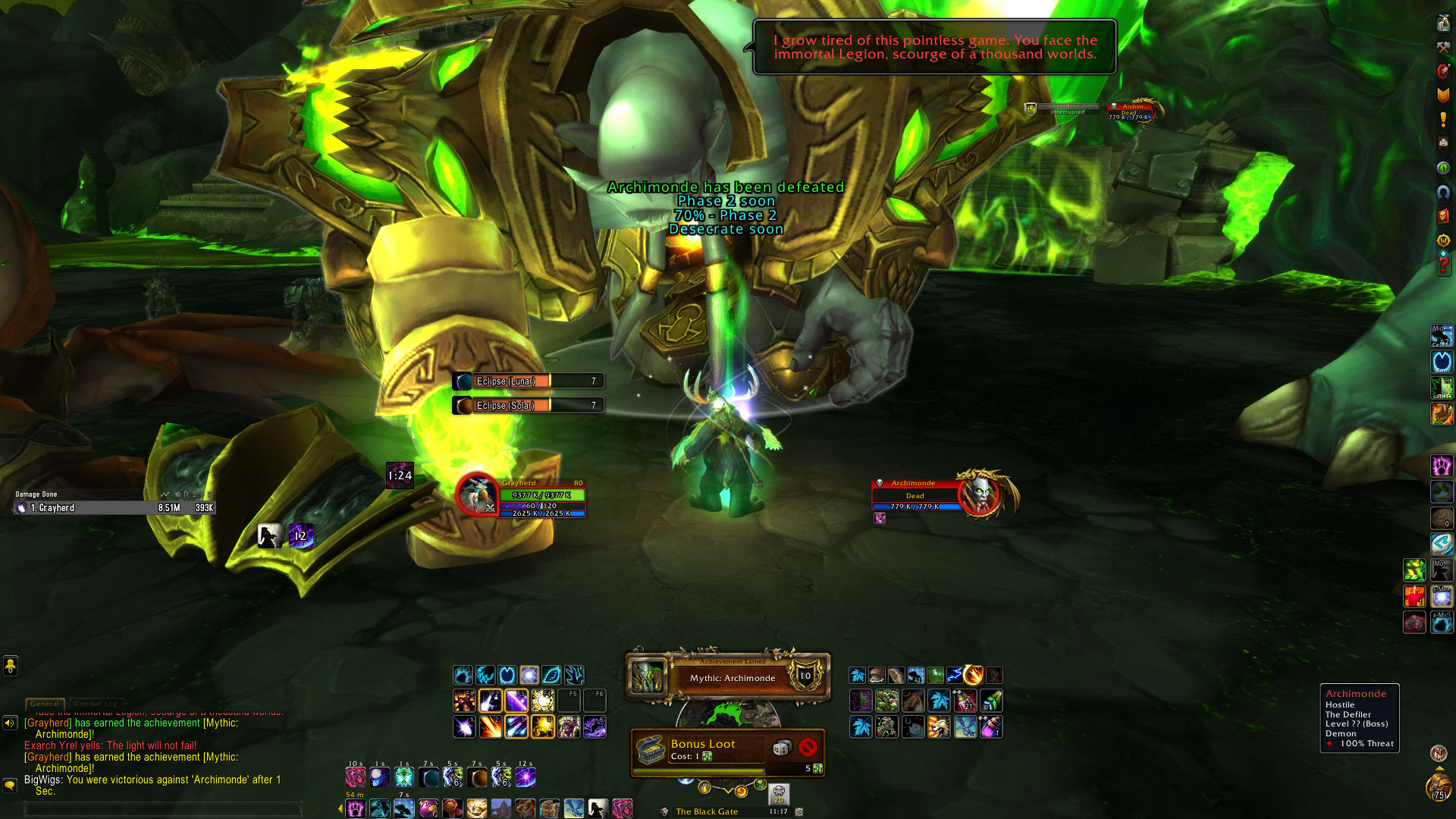This screenshot has width=1456, height=819.
Task: Select Grayherd's player portrait frame
Action: pyautogui.click(x=477, y=495)
